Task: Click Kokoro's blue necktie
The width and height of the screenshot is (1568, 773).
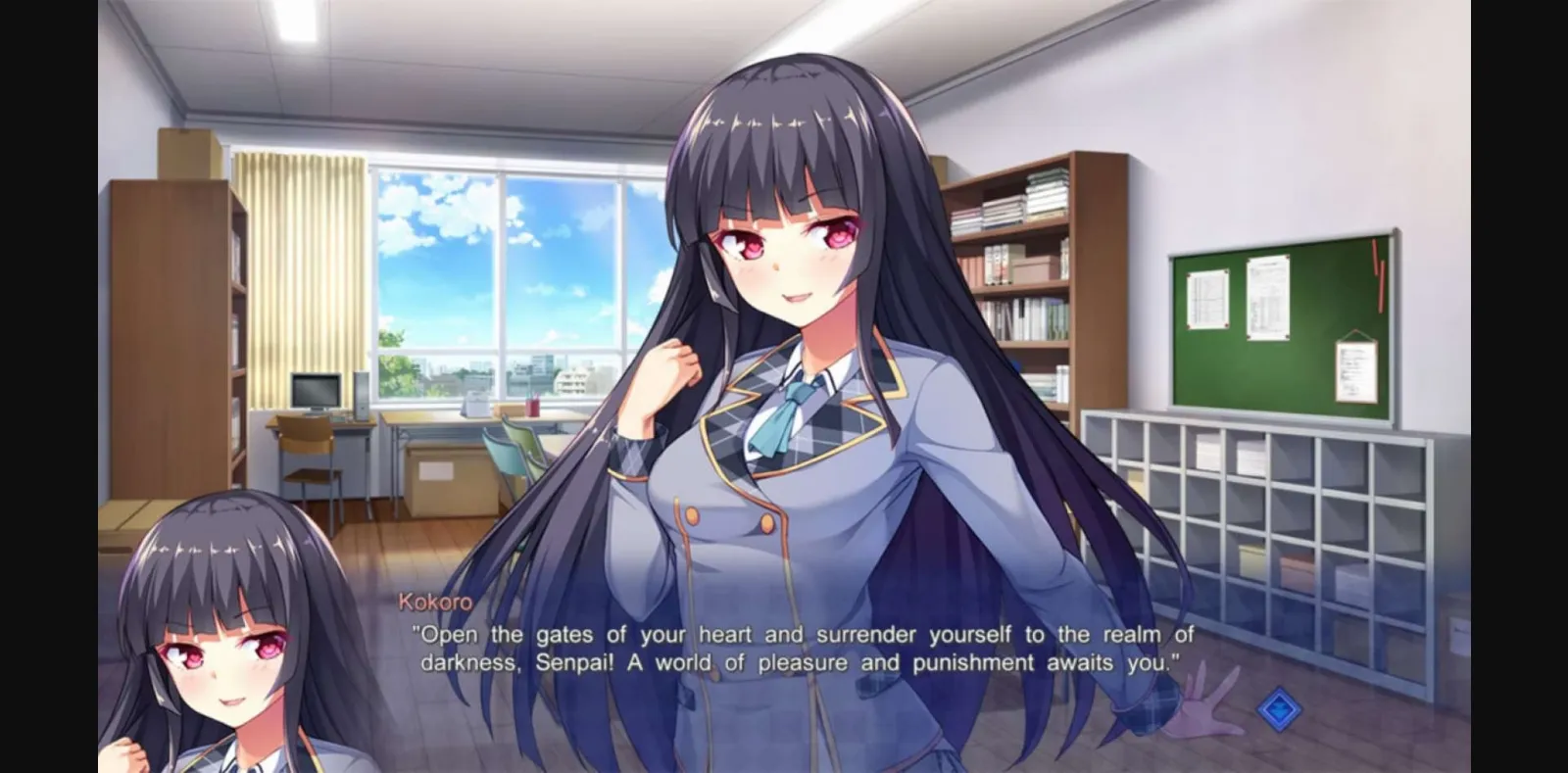Action: (x=784, y=416)
